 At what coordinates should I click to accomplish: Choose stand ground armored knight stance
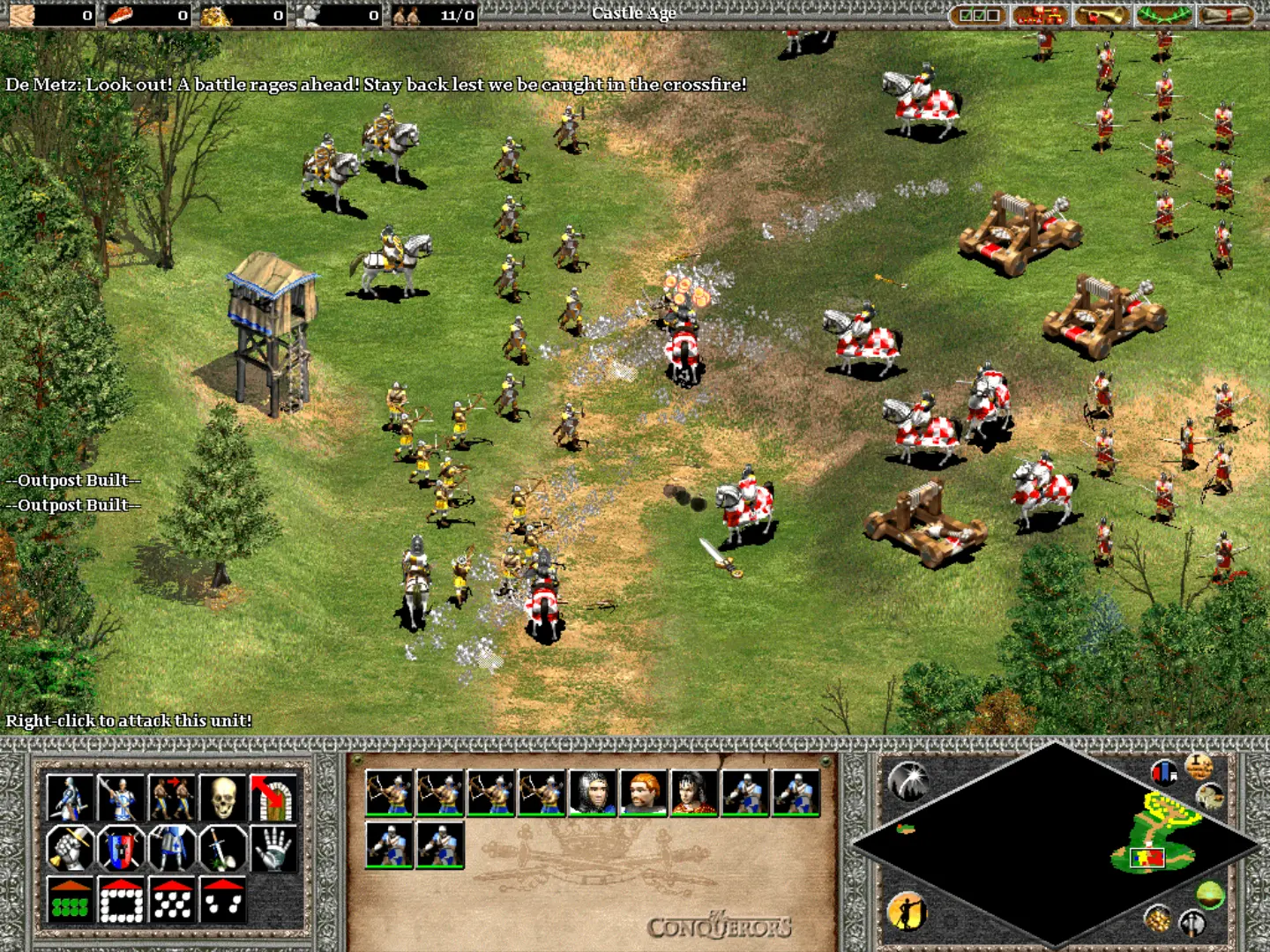coord(172,848)
